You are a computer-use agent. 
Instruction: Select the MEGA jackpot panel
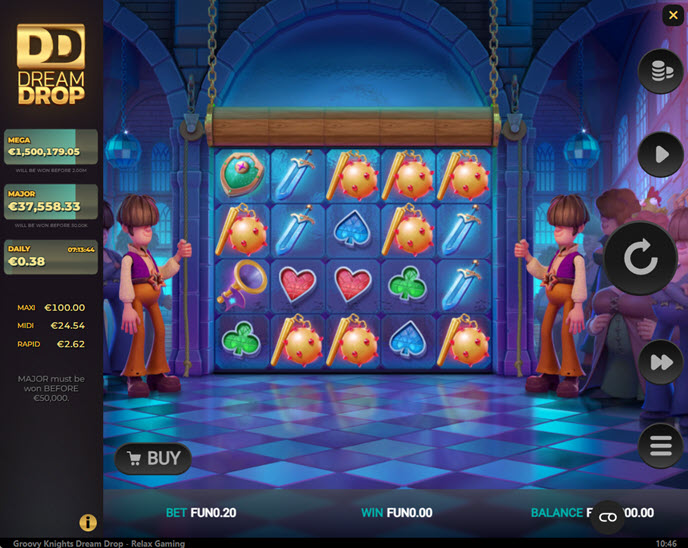[52, 148]
